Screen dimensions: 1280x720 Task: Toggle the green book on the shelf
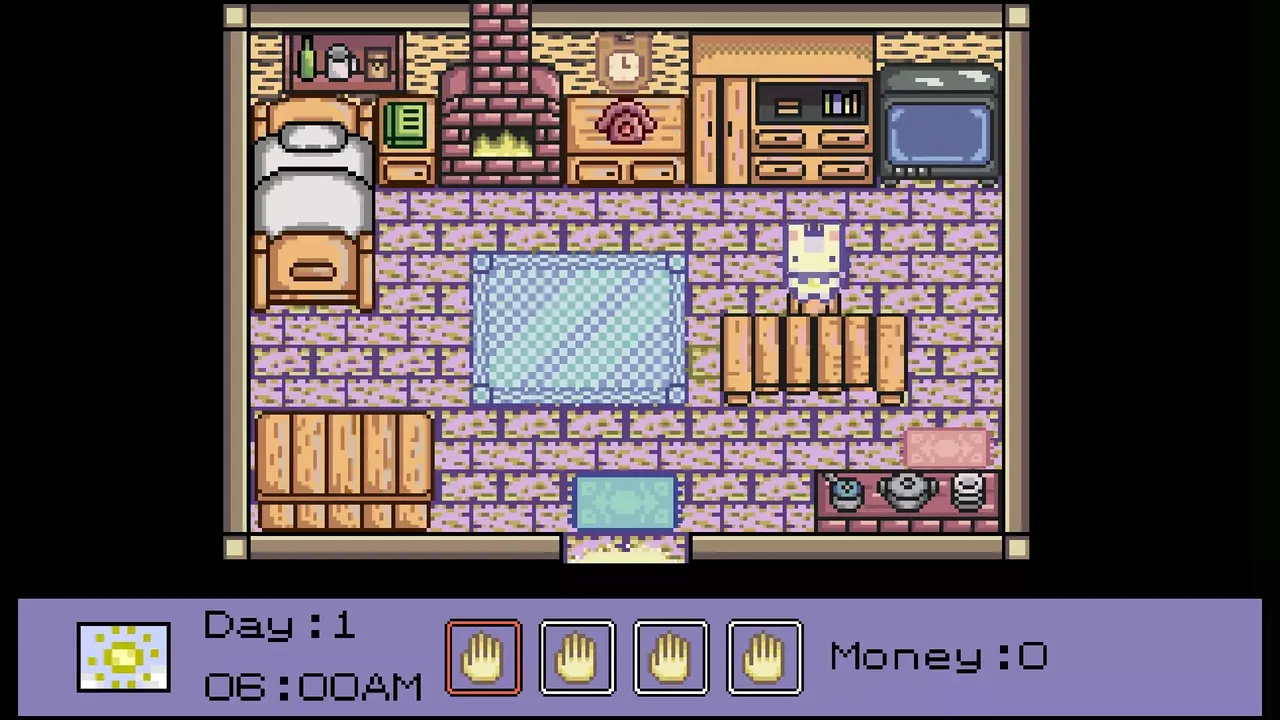click(405, 122)
